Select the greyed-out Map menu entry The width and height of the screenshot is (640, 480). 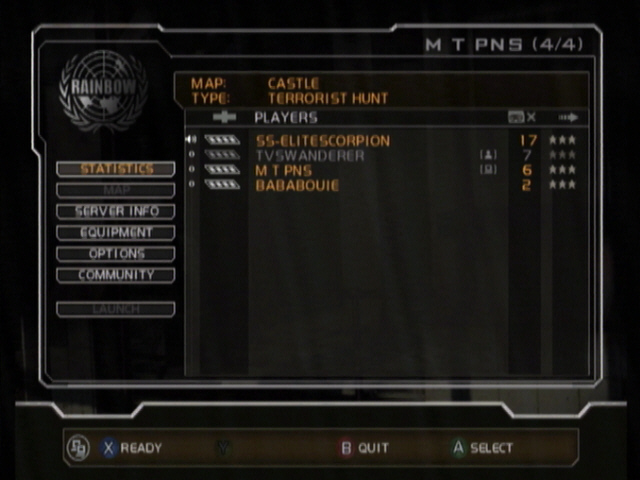point(116,190)
